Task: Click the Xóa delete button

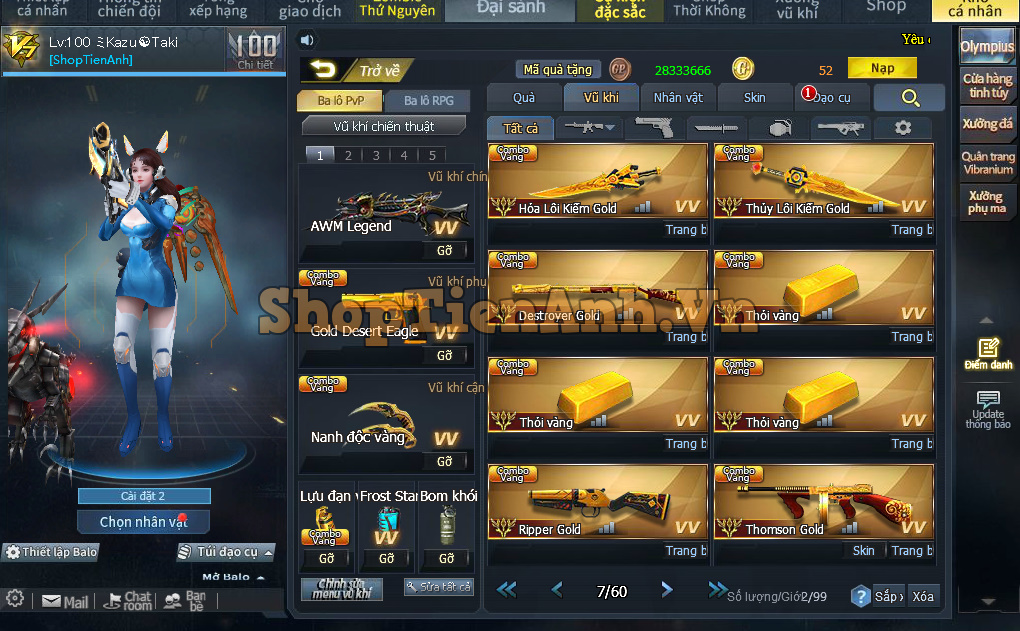Action: [923, 596]
